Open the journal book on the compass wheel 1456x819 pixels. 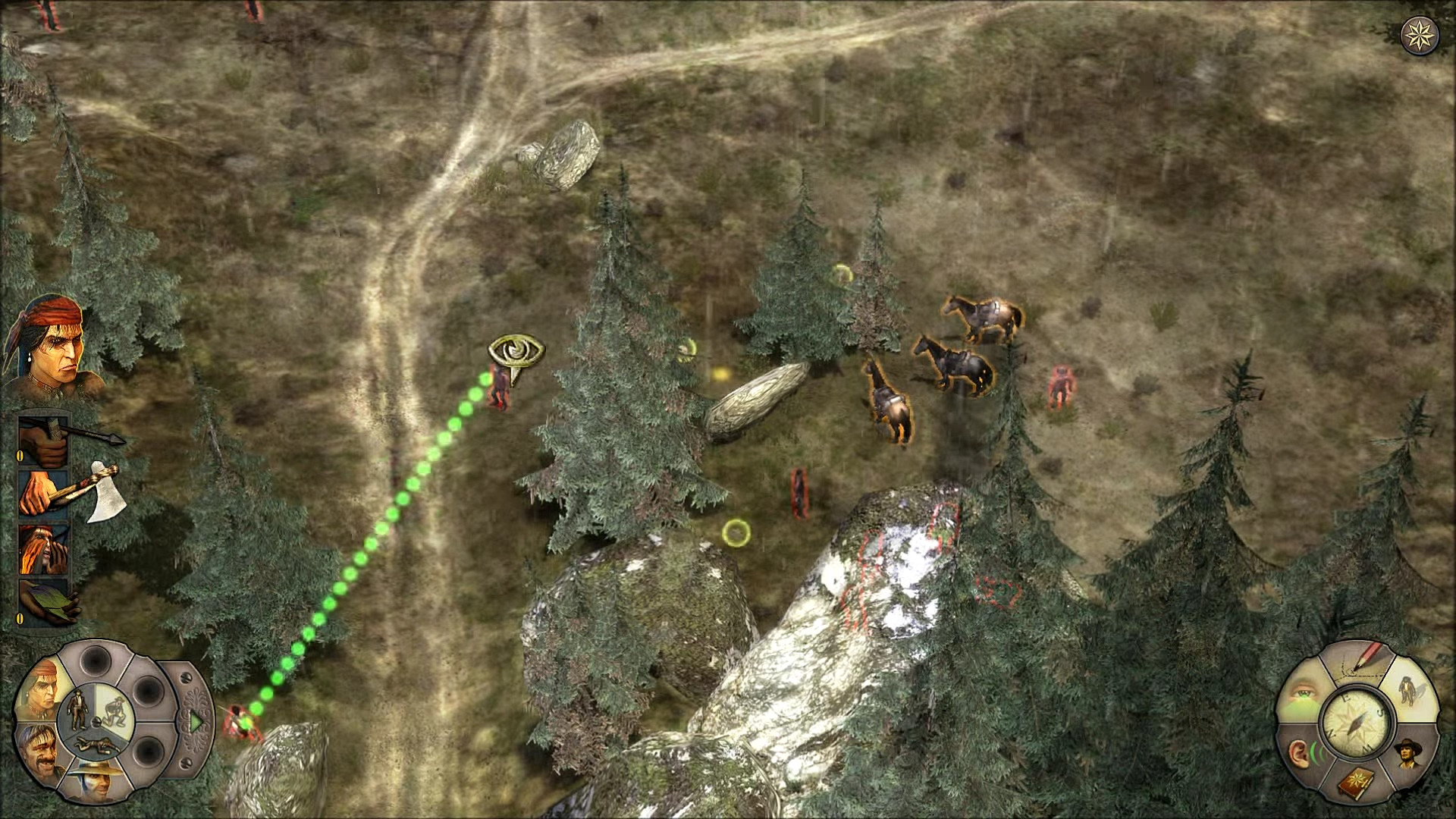pos(1356,783)
